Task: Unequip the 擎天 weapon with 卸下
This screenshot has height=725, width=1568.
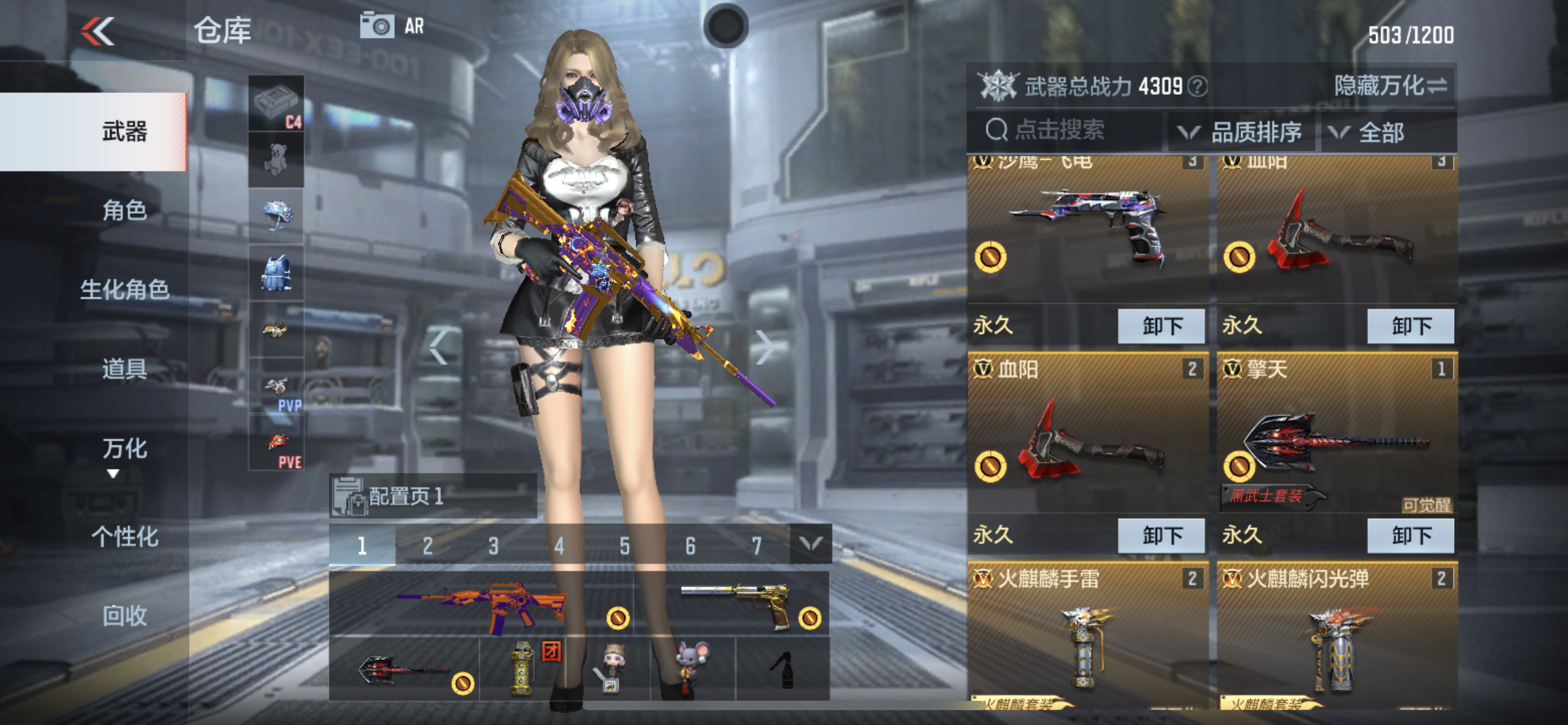Action: click(1410, 535)
